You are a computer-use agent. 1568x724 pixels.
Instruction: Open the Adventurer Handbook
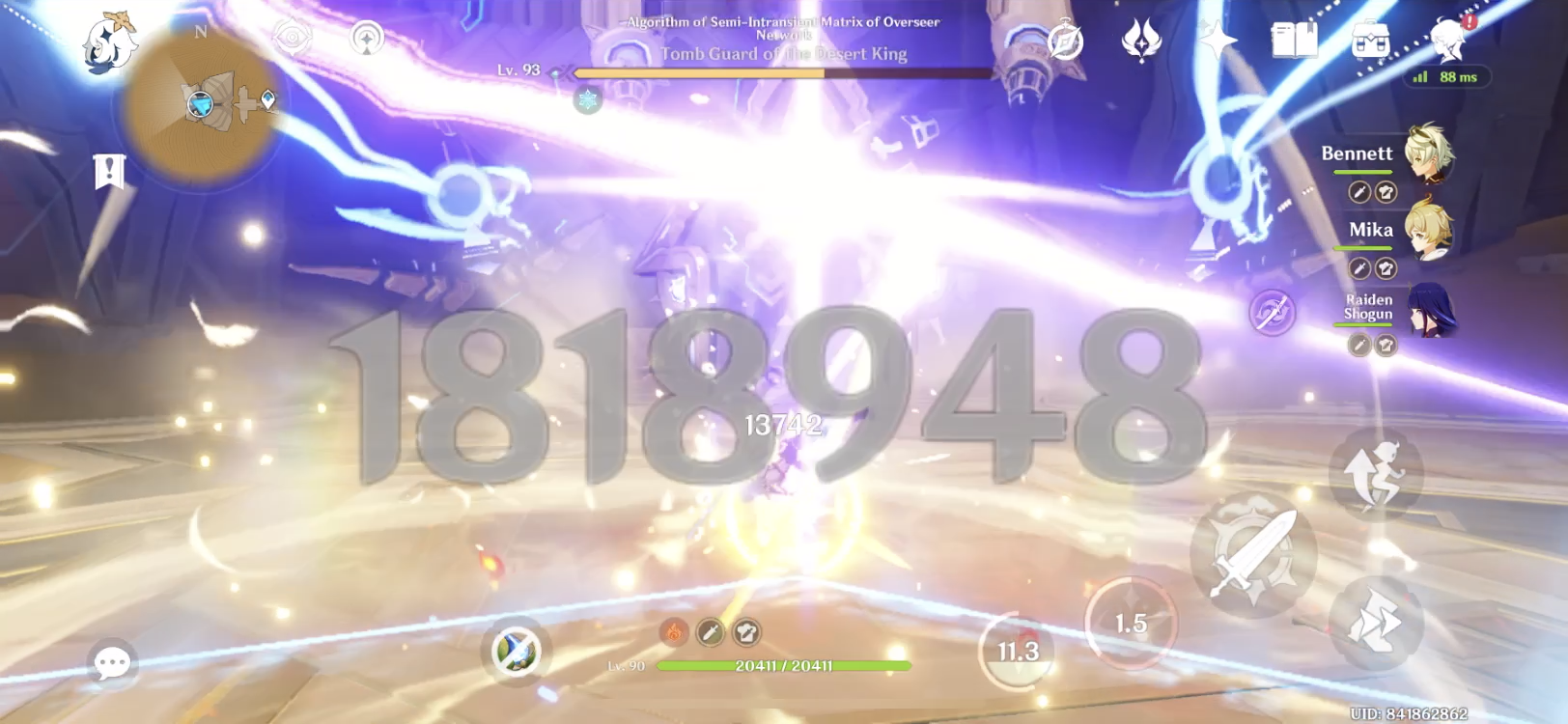(1295, 39)
